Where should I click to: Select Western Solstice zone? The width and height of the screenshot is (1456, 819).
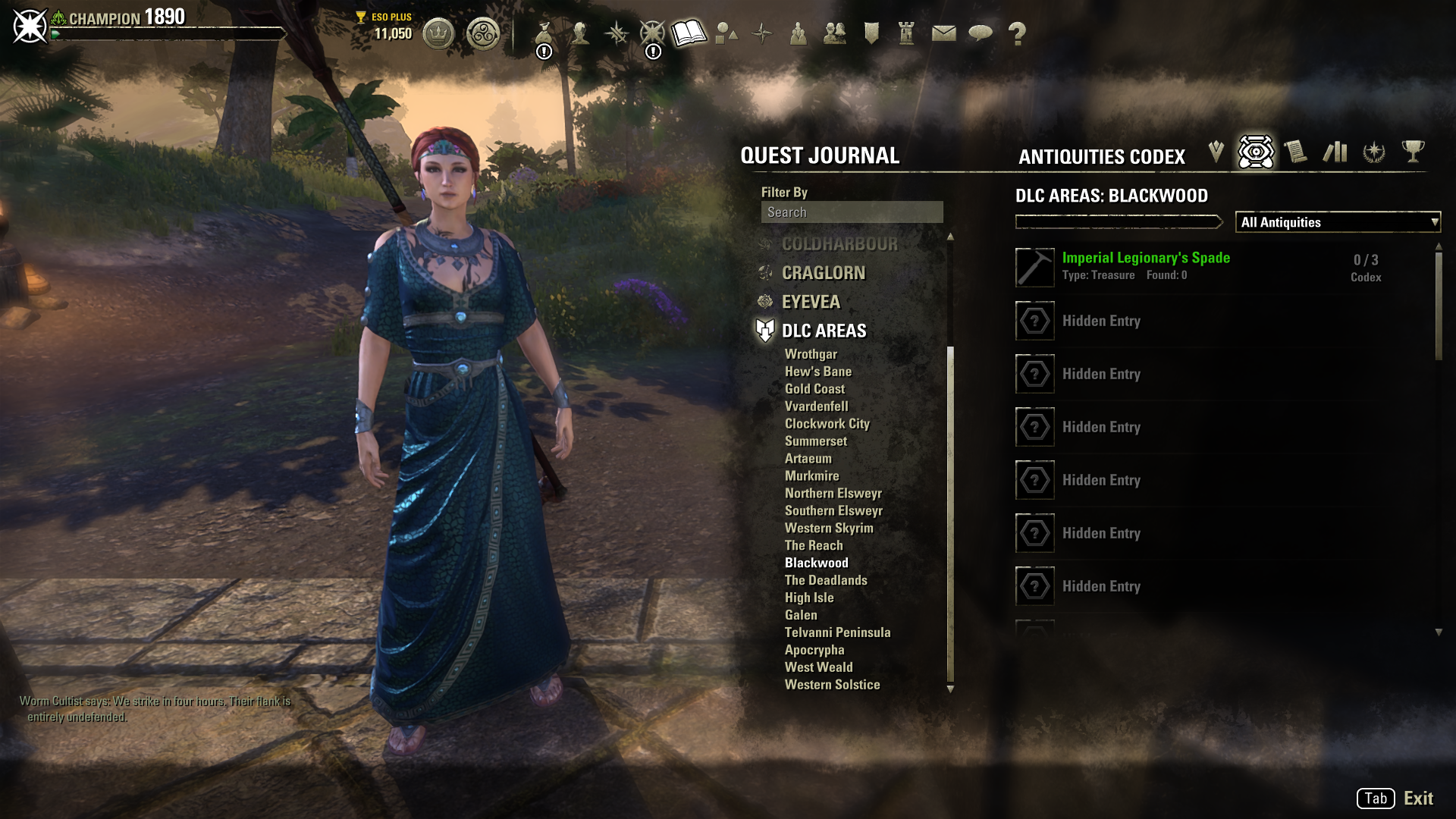(x=832, y=685)
